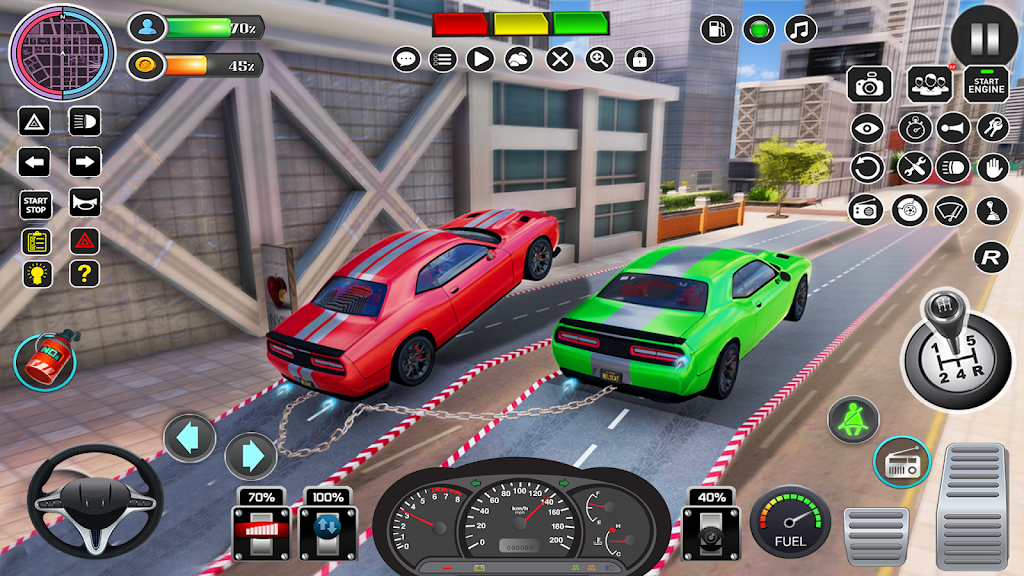The width and height of the screenshot is (1024, 576).
Task: Use the red nitro canister boost
Action: (45, 362)
